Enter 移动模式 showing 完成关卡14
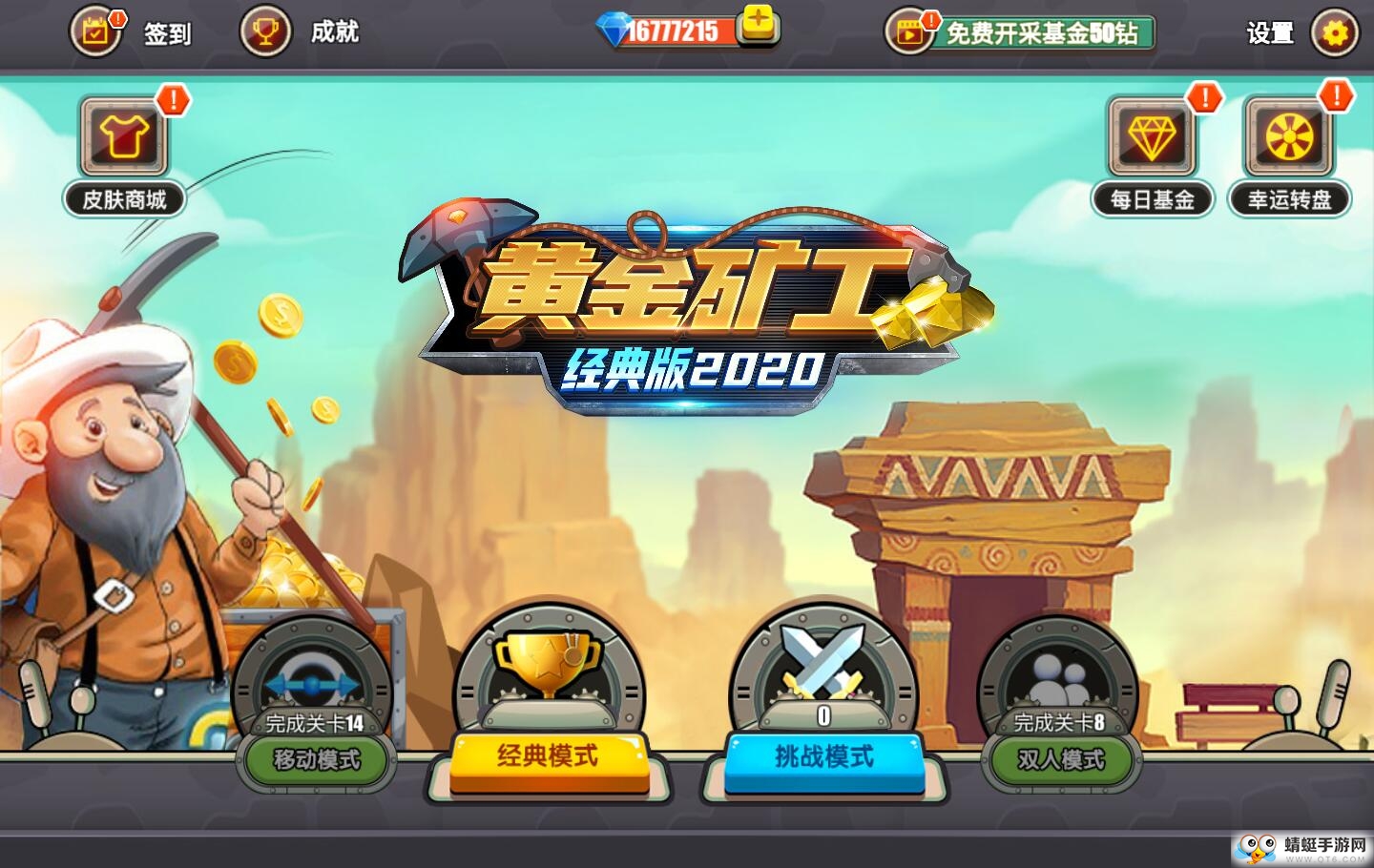 (315, 761)
